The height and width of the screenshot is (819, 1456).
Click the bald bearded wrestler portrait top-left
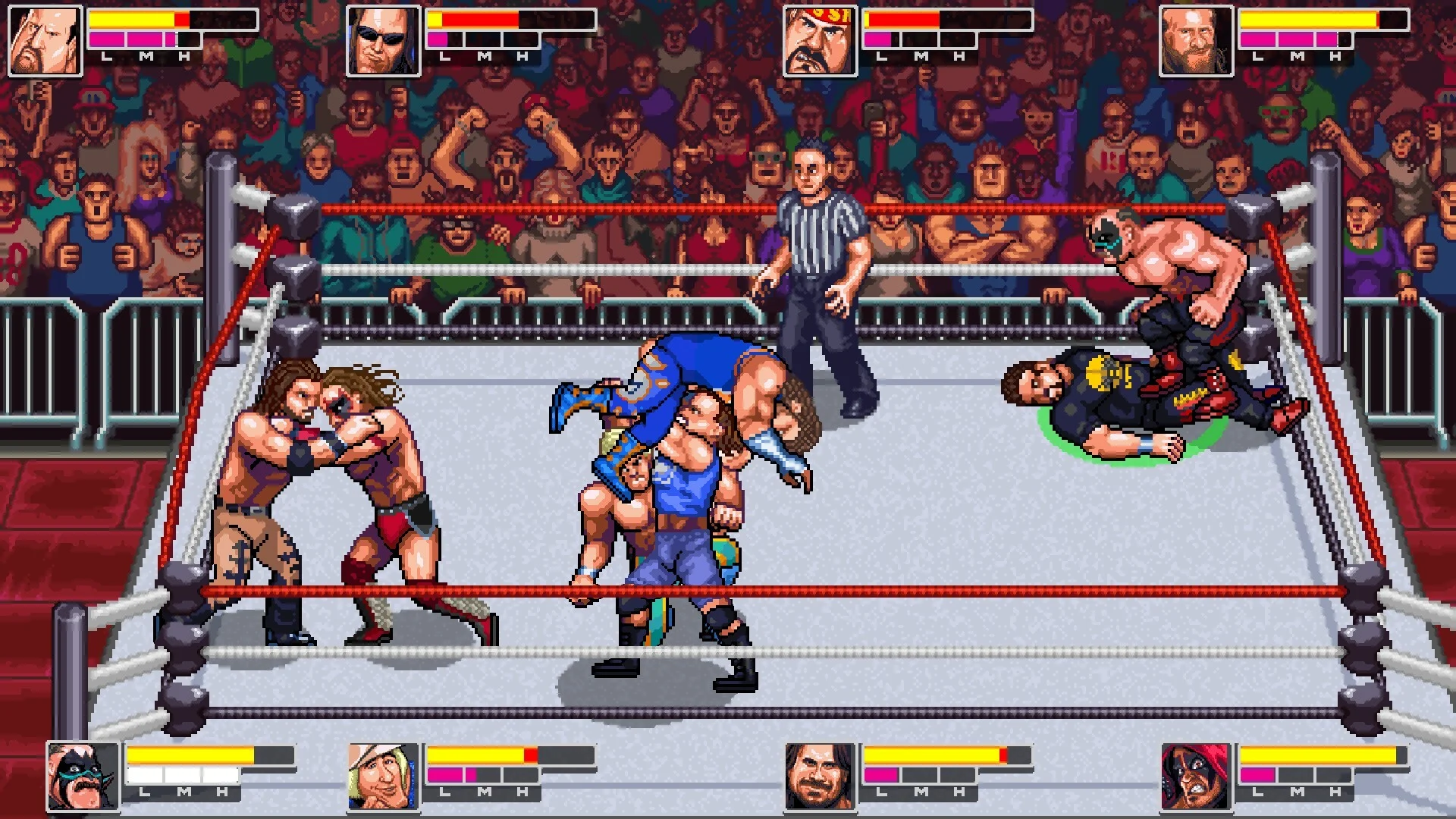pyautogui.click(x=43, y=39)
